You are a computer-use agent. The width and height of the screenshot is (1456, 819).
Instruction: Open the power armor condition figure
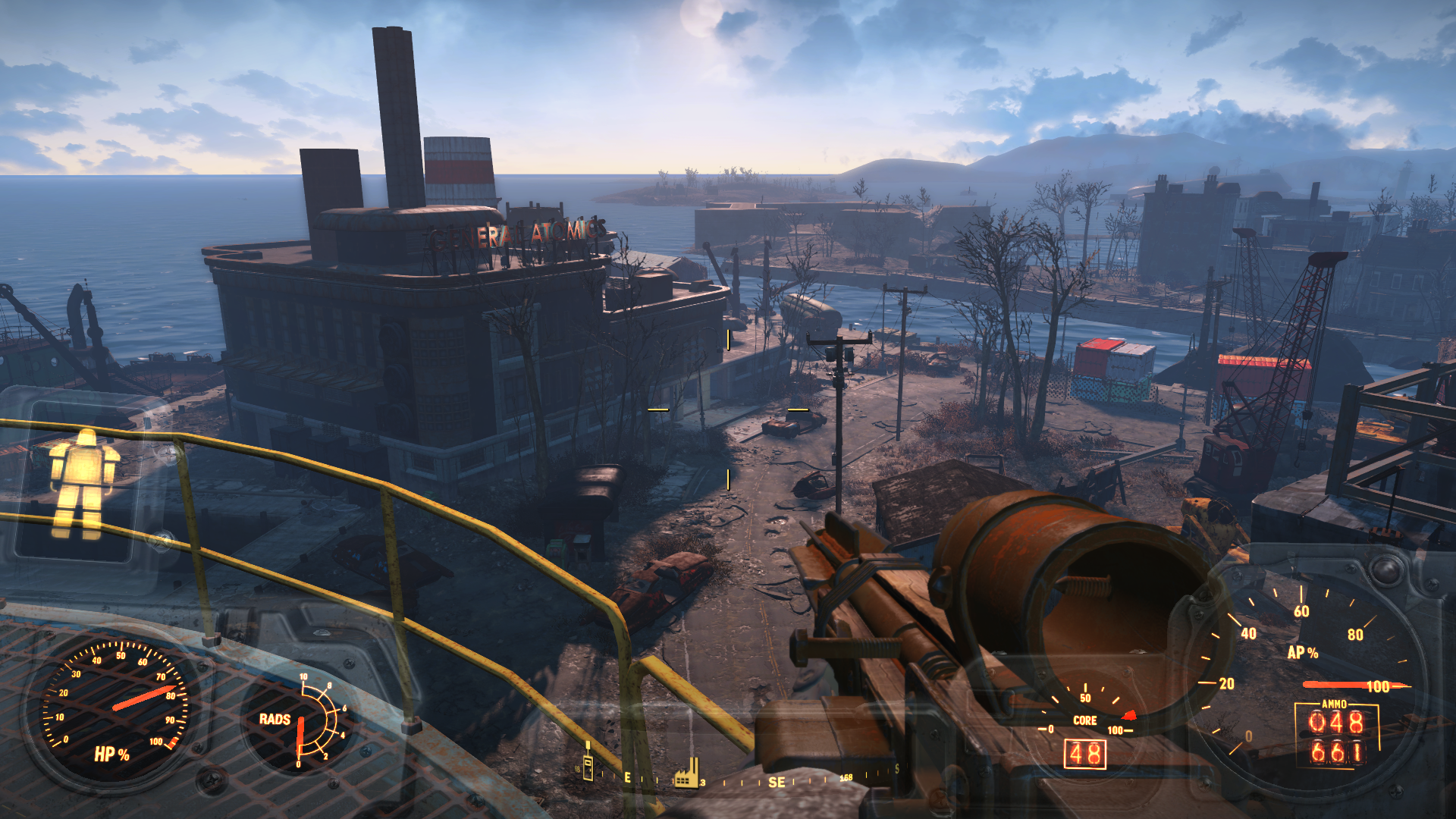[x=82, y=483]
